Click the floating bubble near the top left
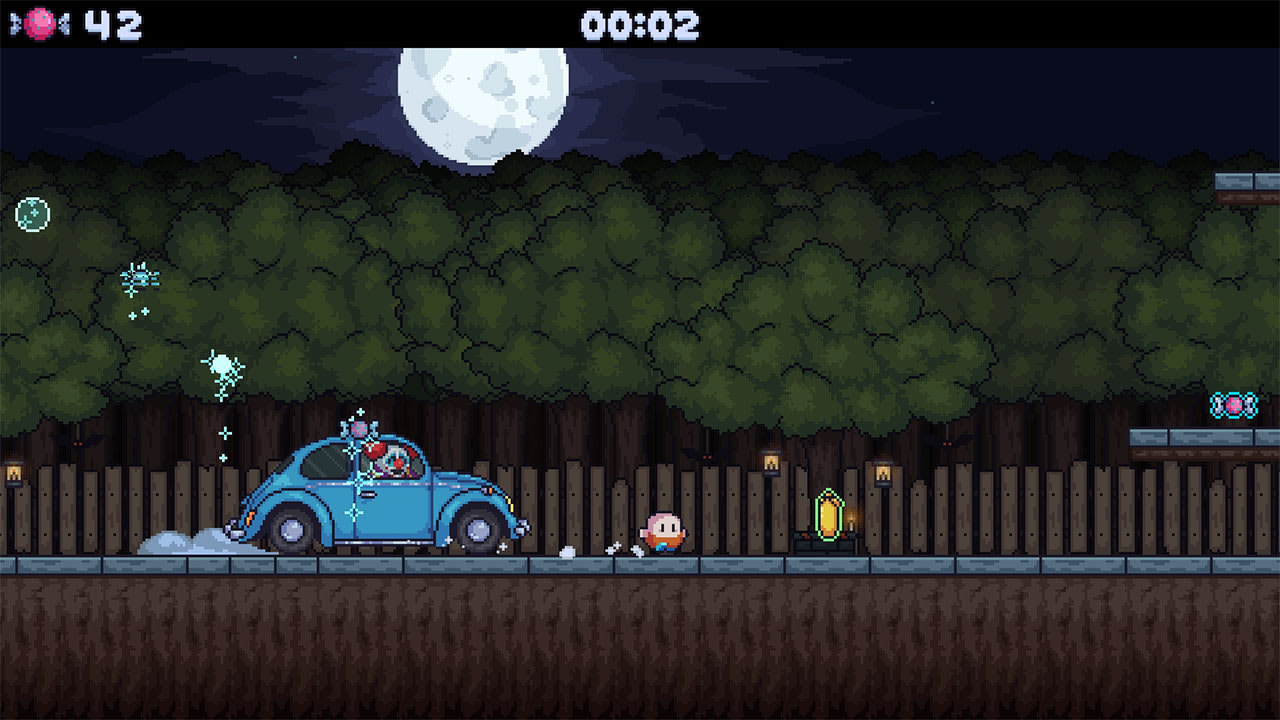This screenshot has width=1280, height=720. [30, 213]
